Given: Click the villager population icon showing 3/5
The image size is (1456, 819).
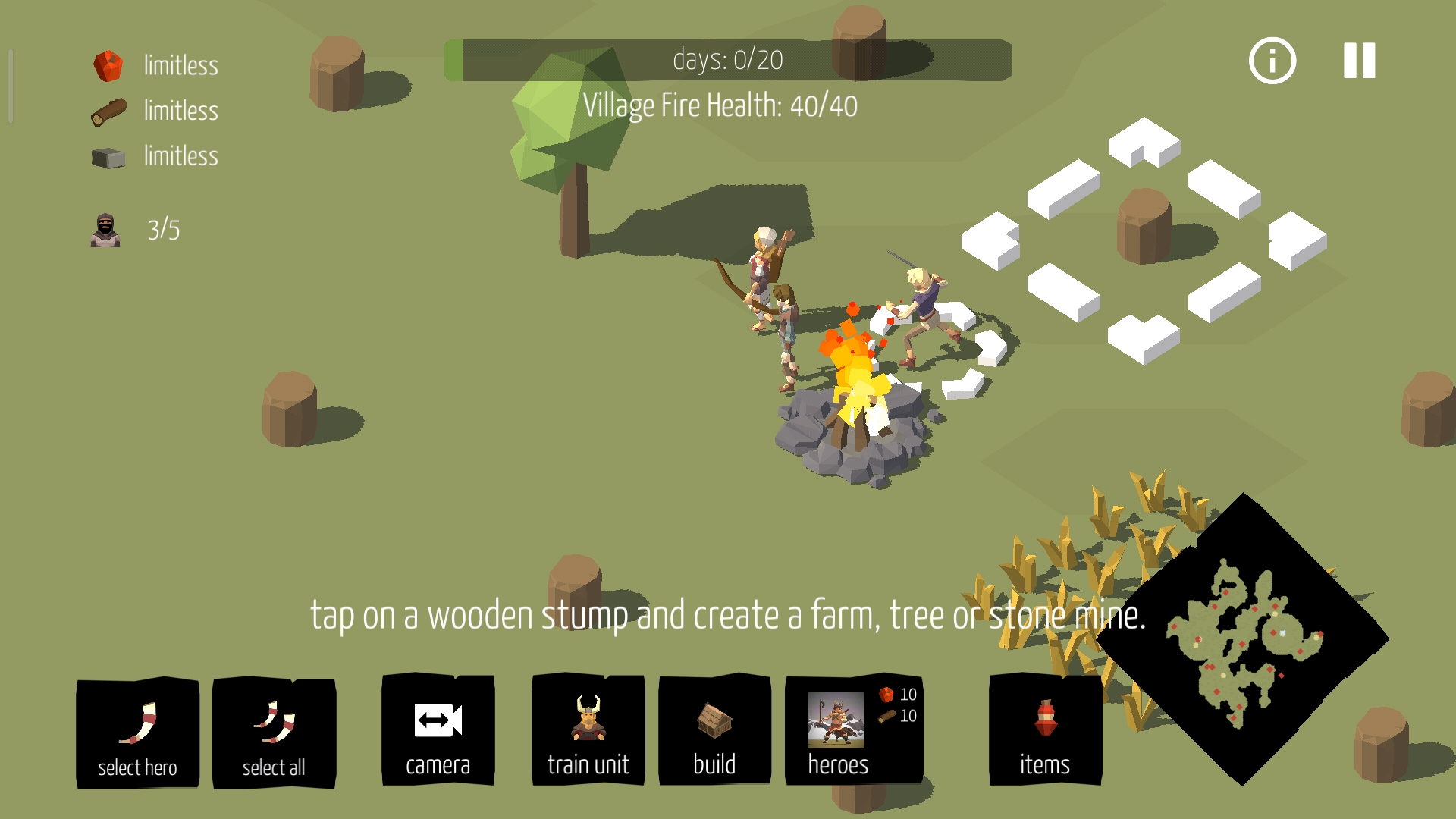Looking at the screenshot, I should click(106, 229).
